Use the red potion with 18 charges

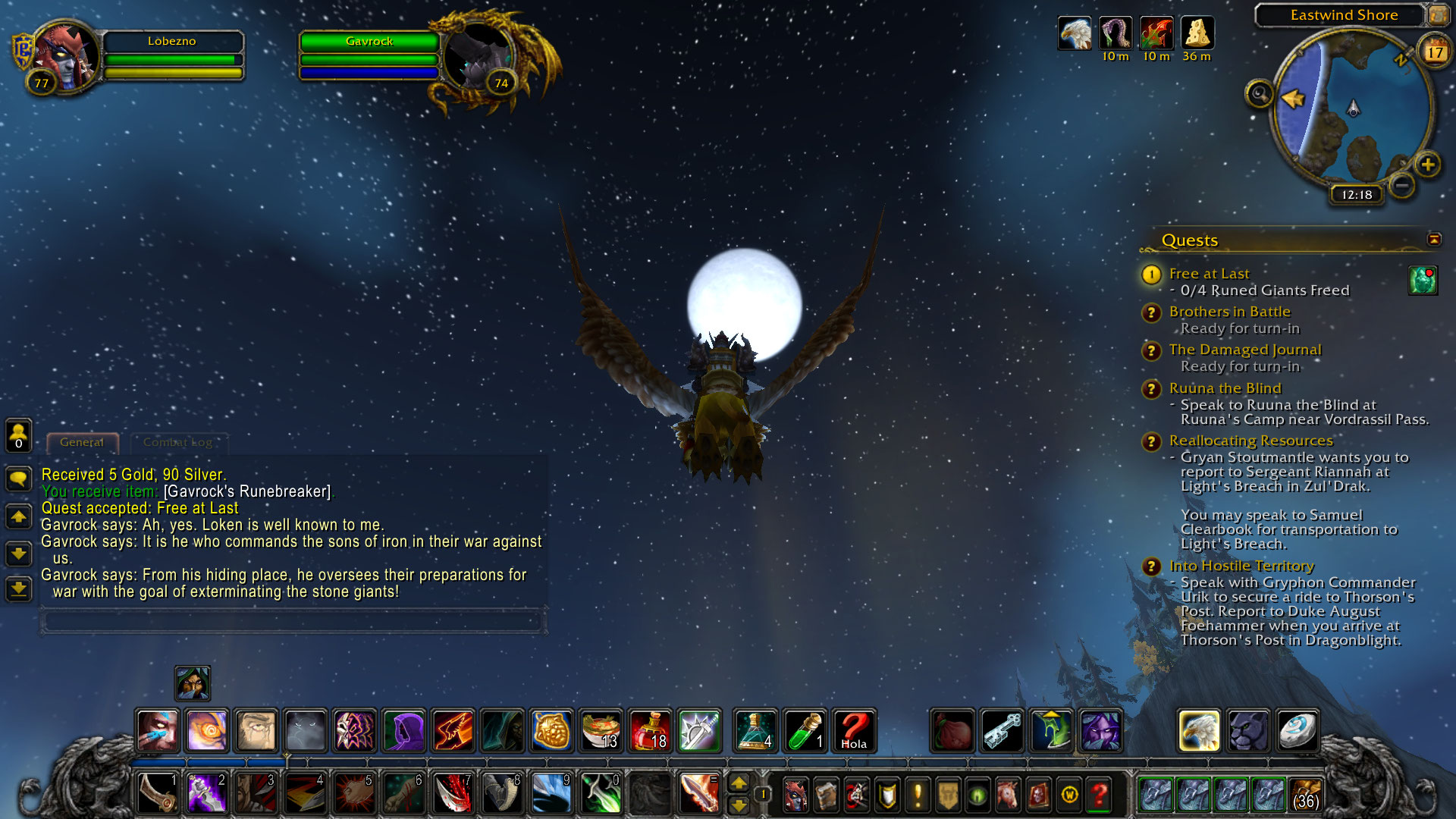click(x=650, y=730)
